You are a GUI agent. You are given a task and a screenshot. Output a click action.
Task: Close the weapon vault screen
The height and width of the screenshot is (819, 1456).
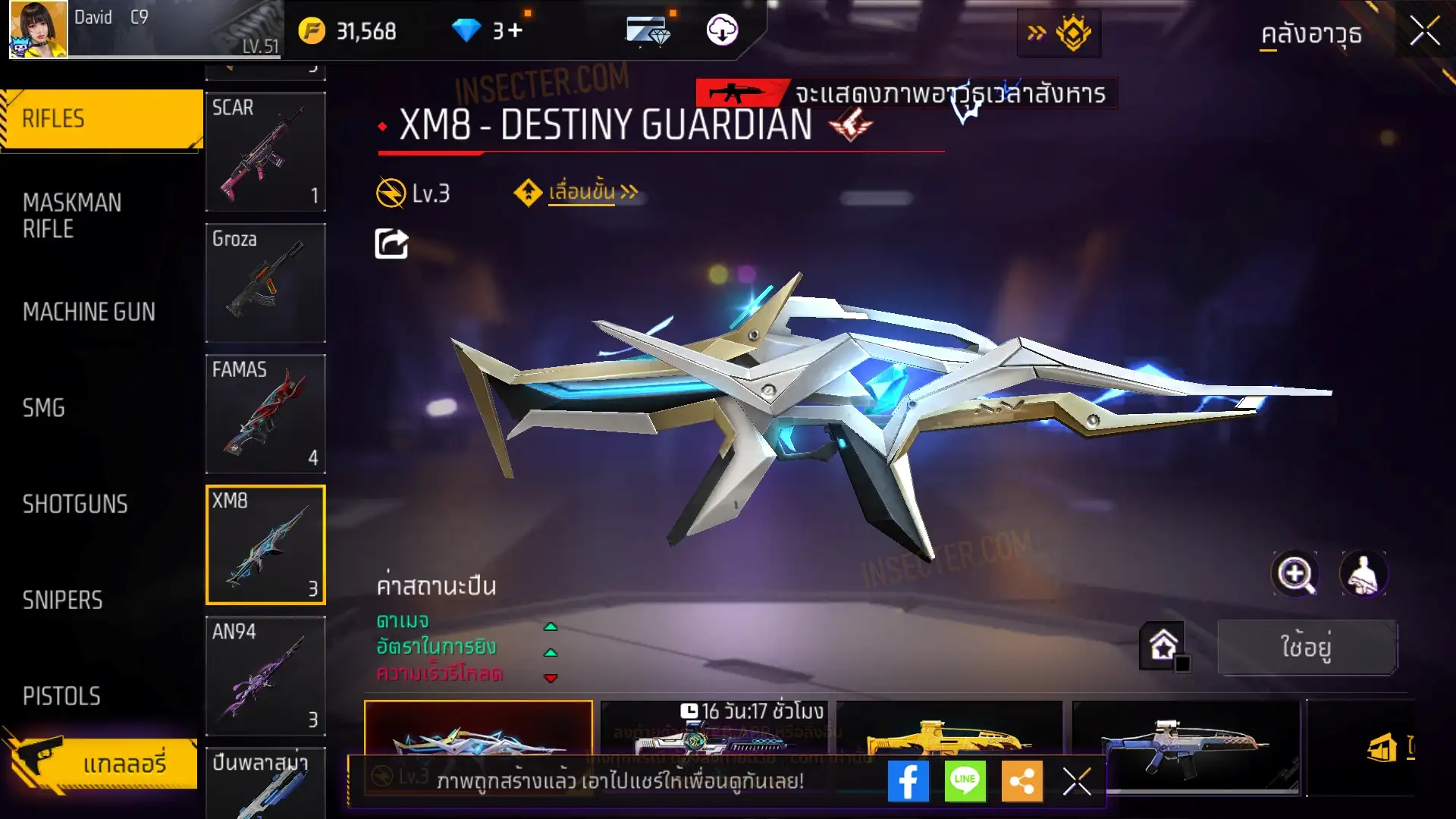1424,32
